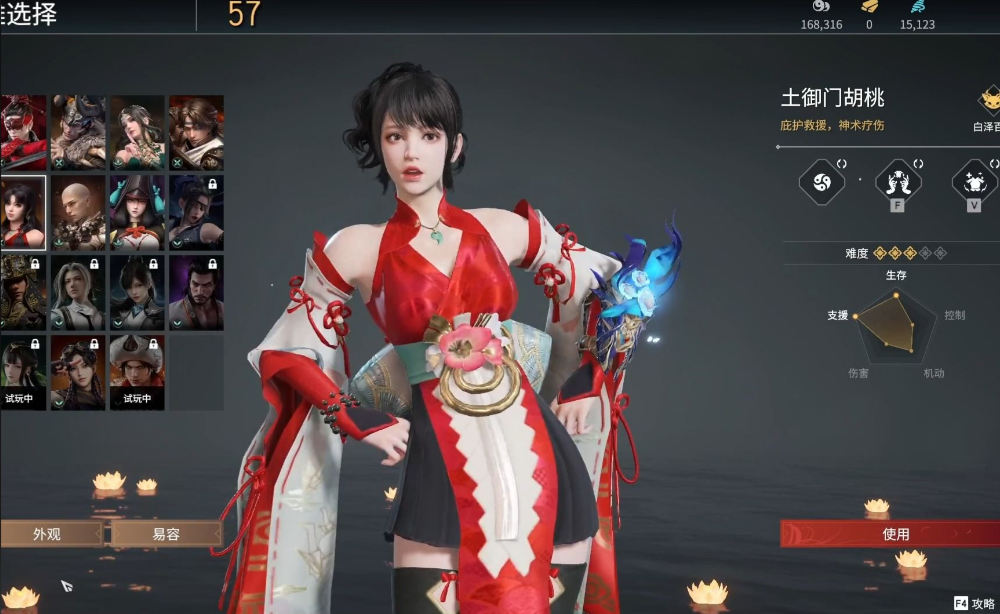The height and width of the screenshot is (614, 1000).
Task: Open the 攻略 guide button
Action: click(974, 603)
